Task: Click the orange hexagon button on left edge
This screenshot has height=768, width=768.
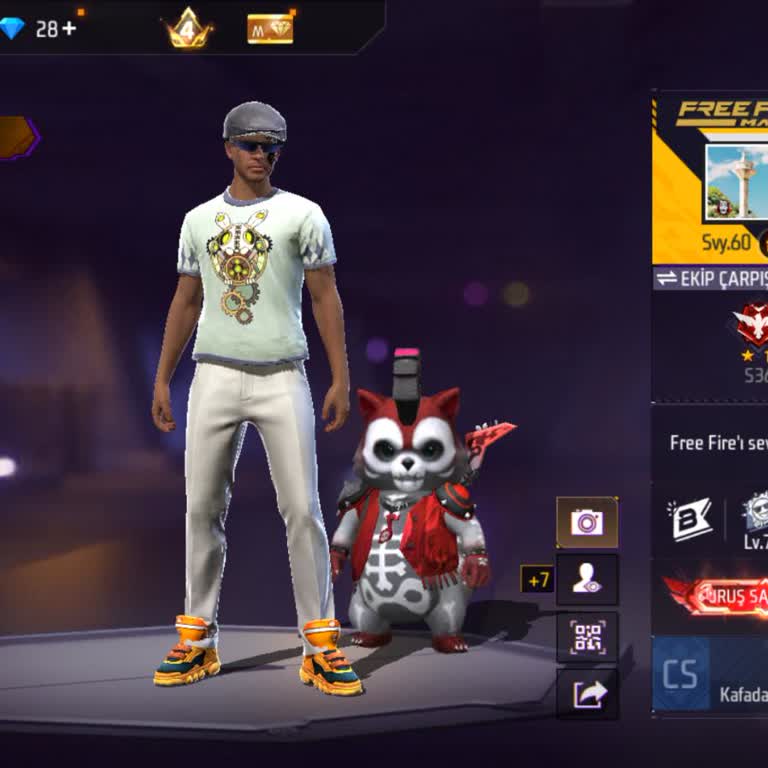Action: pyautogui.click(x=17, y=137)
